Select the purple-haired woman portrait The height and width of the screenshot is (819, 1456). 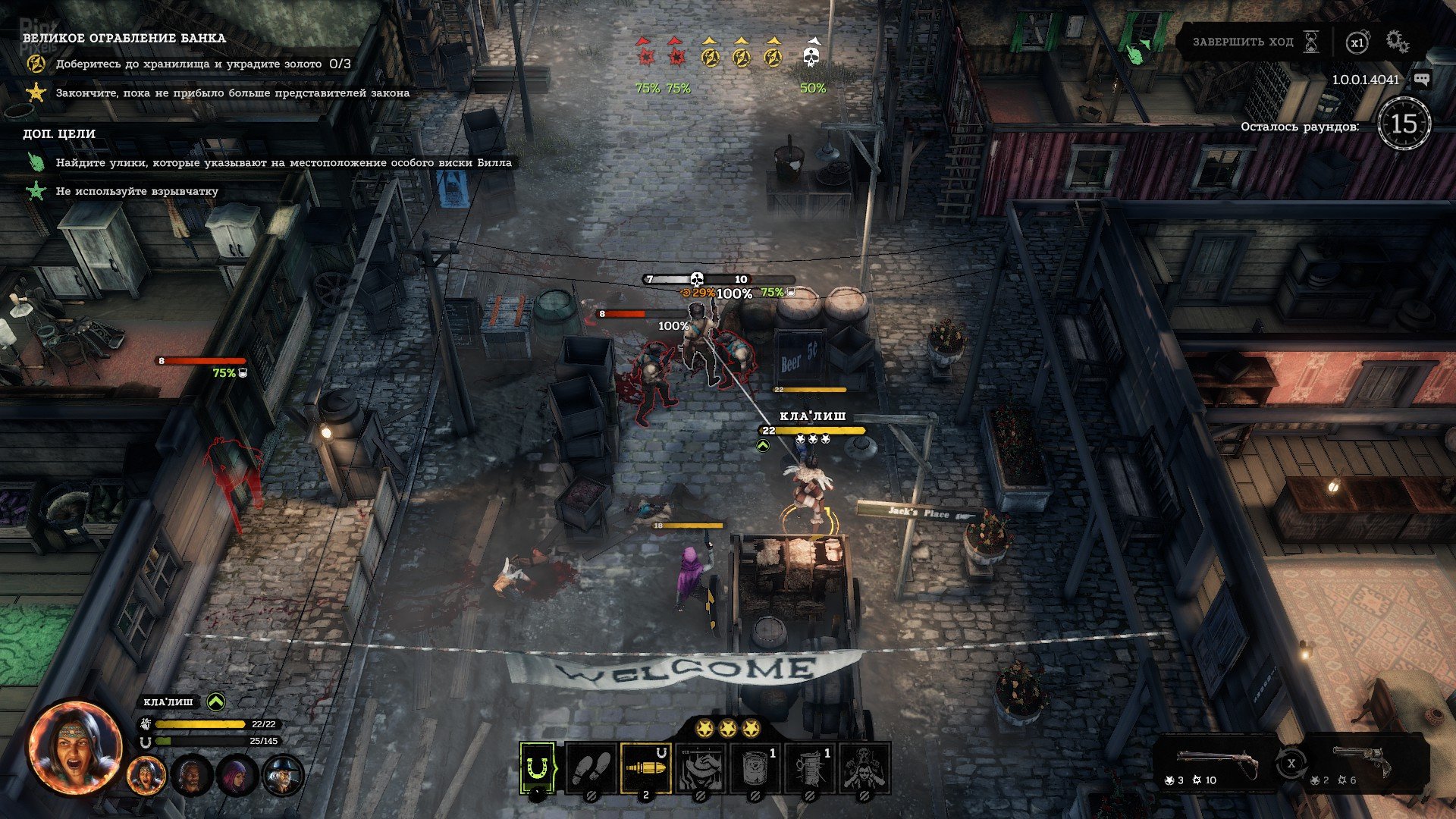click(237, 776)
